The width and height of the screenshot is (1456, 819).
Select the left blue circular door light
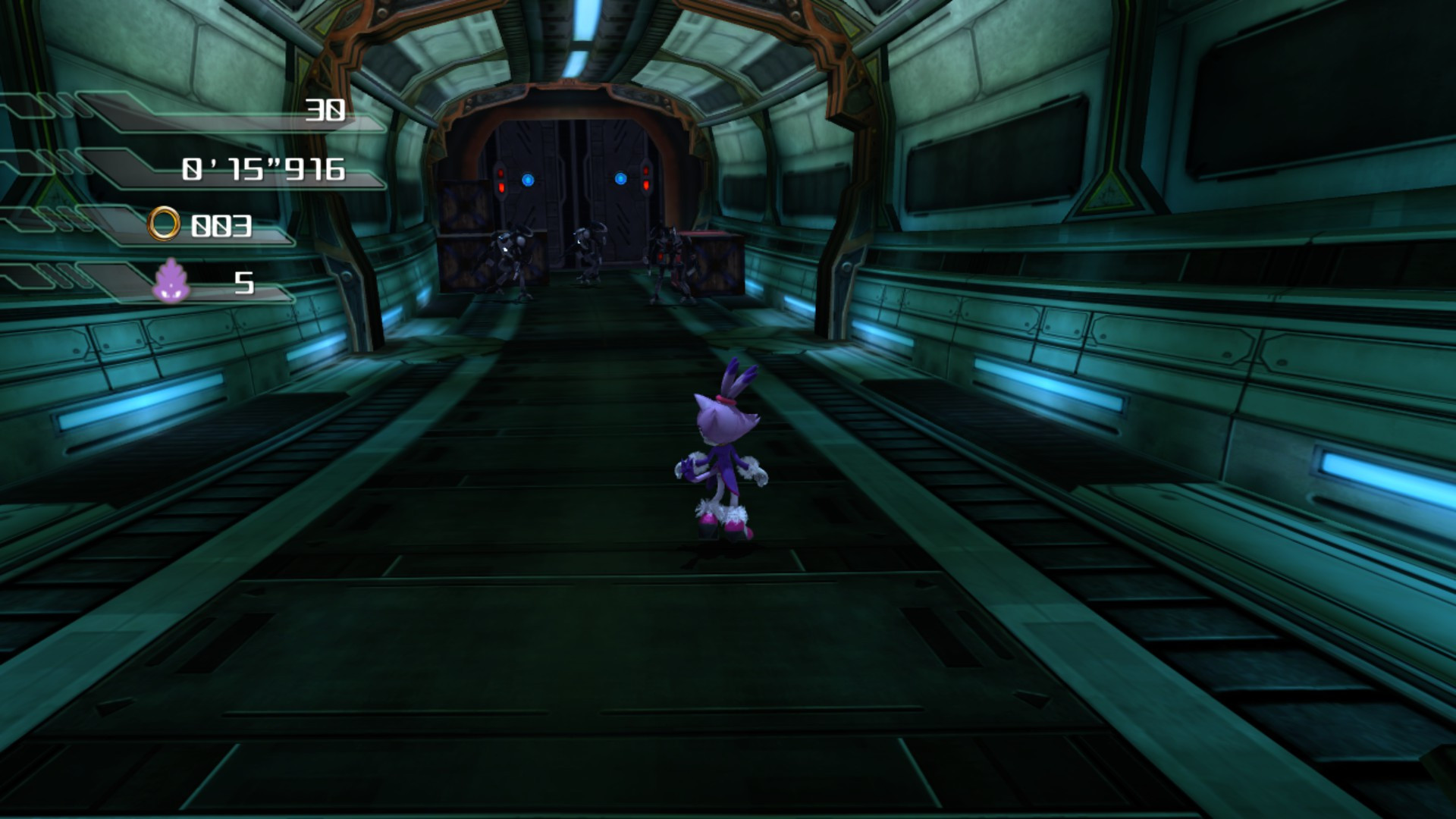point(529,179)
